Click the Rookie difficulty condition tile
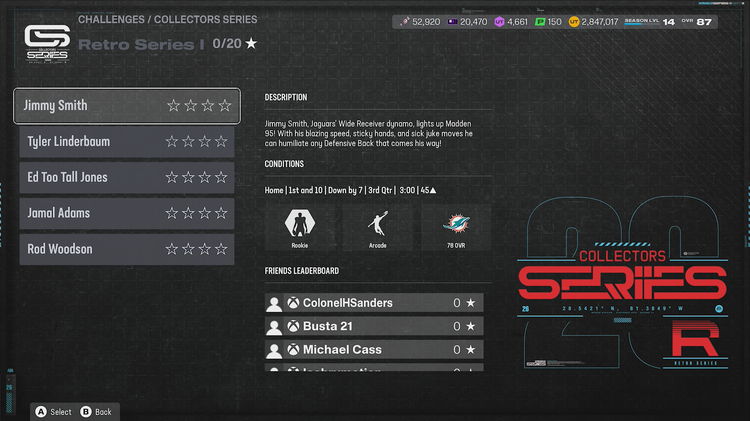 click(299, 227)
